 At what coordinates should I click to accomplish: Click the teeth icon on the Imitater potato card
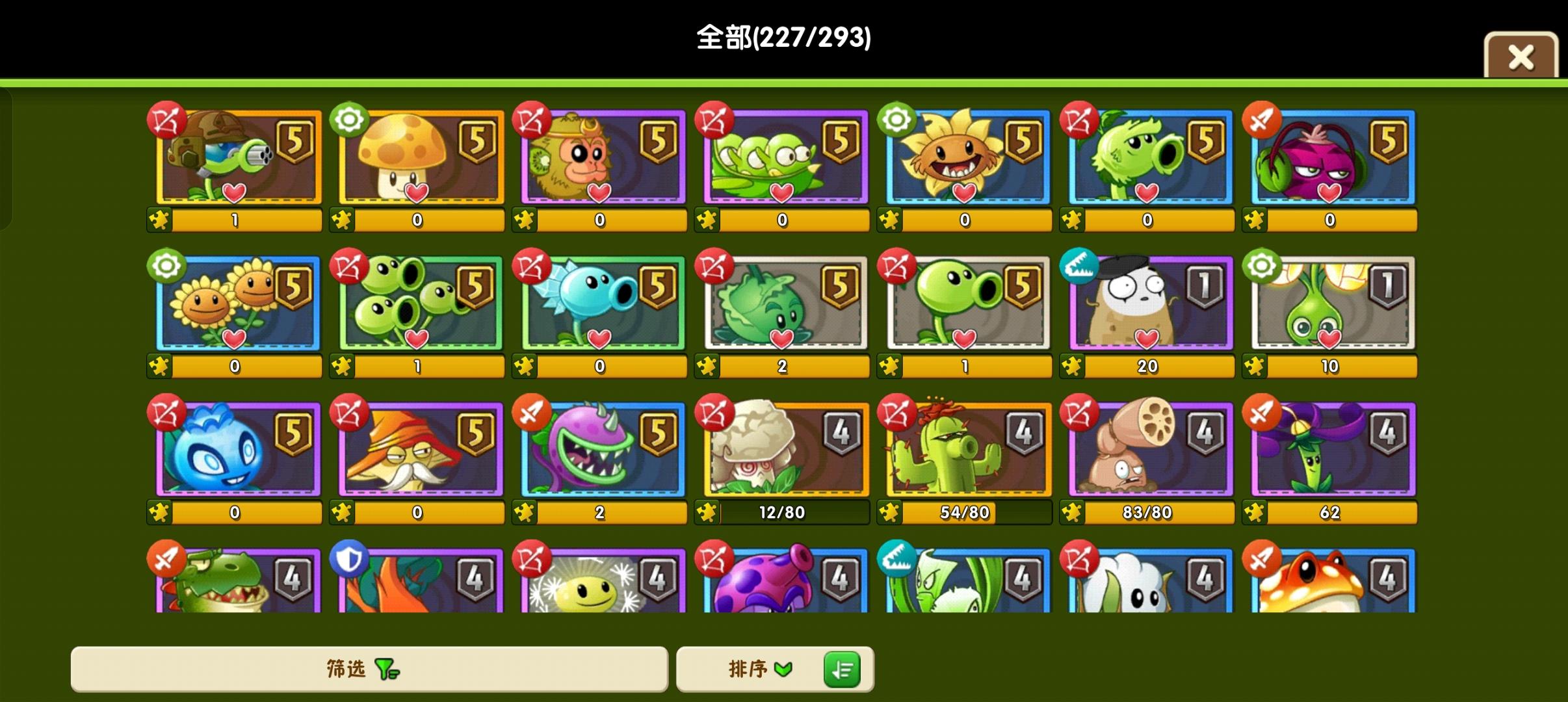click(x=1080, y=265)
